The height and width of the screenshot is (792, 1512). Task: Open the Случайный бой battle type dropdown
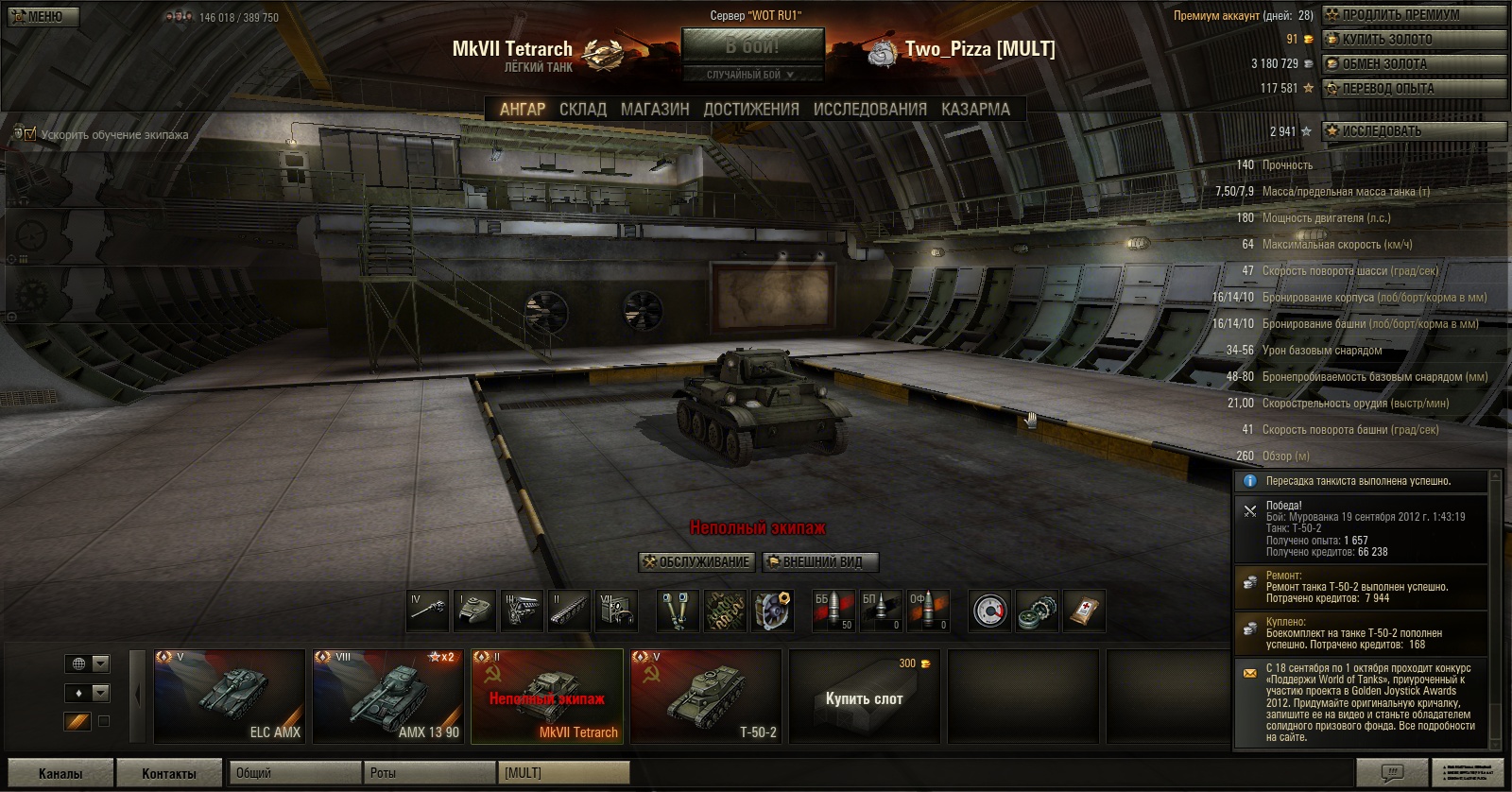(x=752, y=75)
